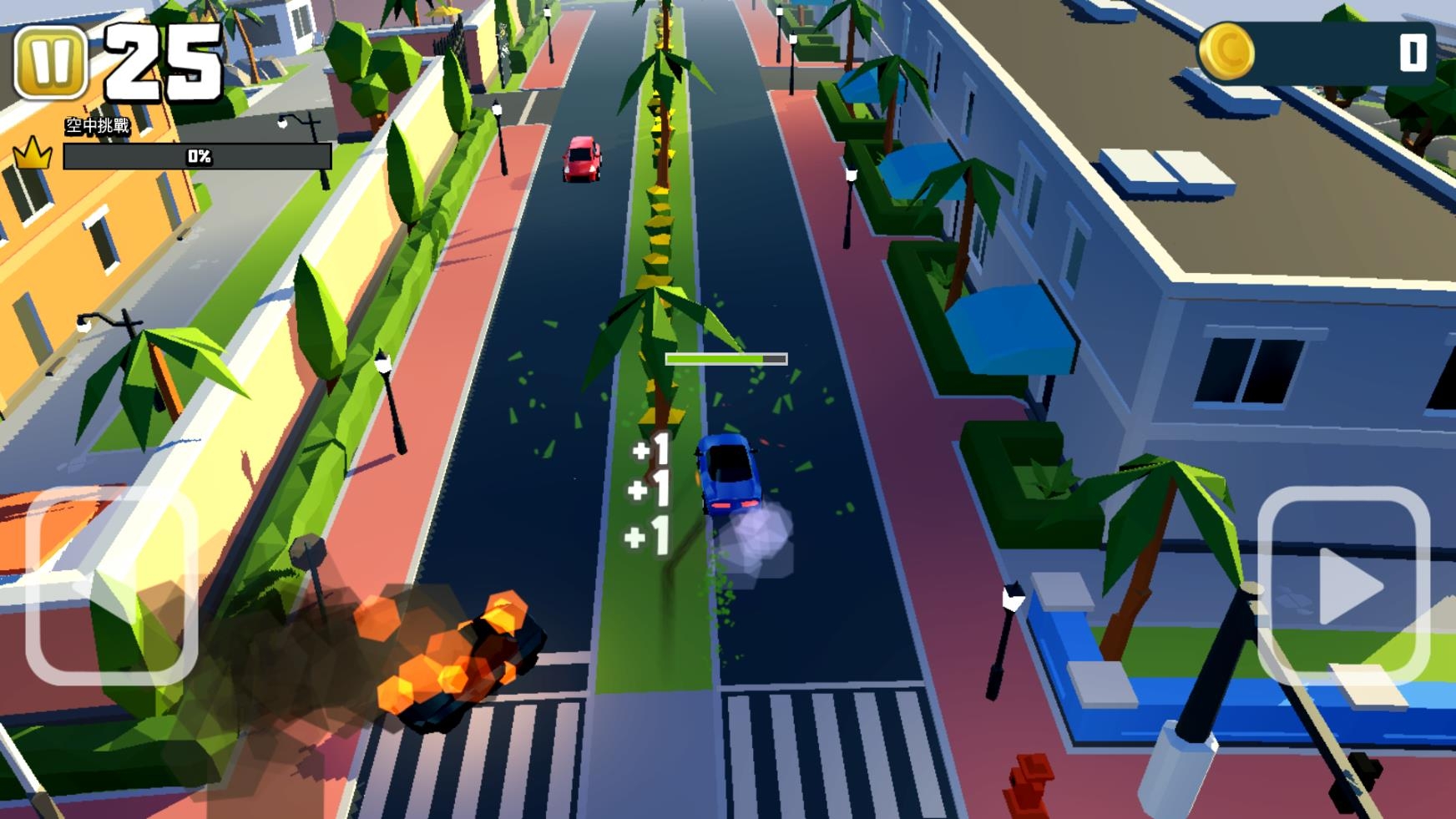Tap the gold coin counter icon
The height and width of the screenshot is (819, 1456).
click(1226, 52)
